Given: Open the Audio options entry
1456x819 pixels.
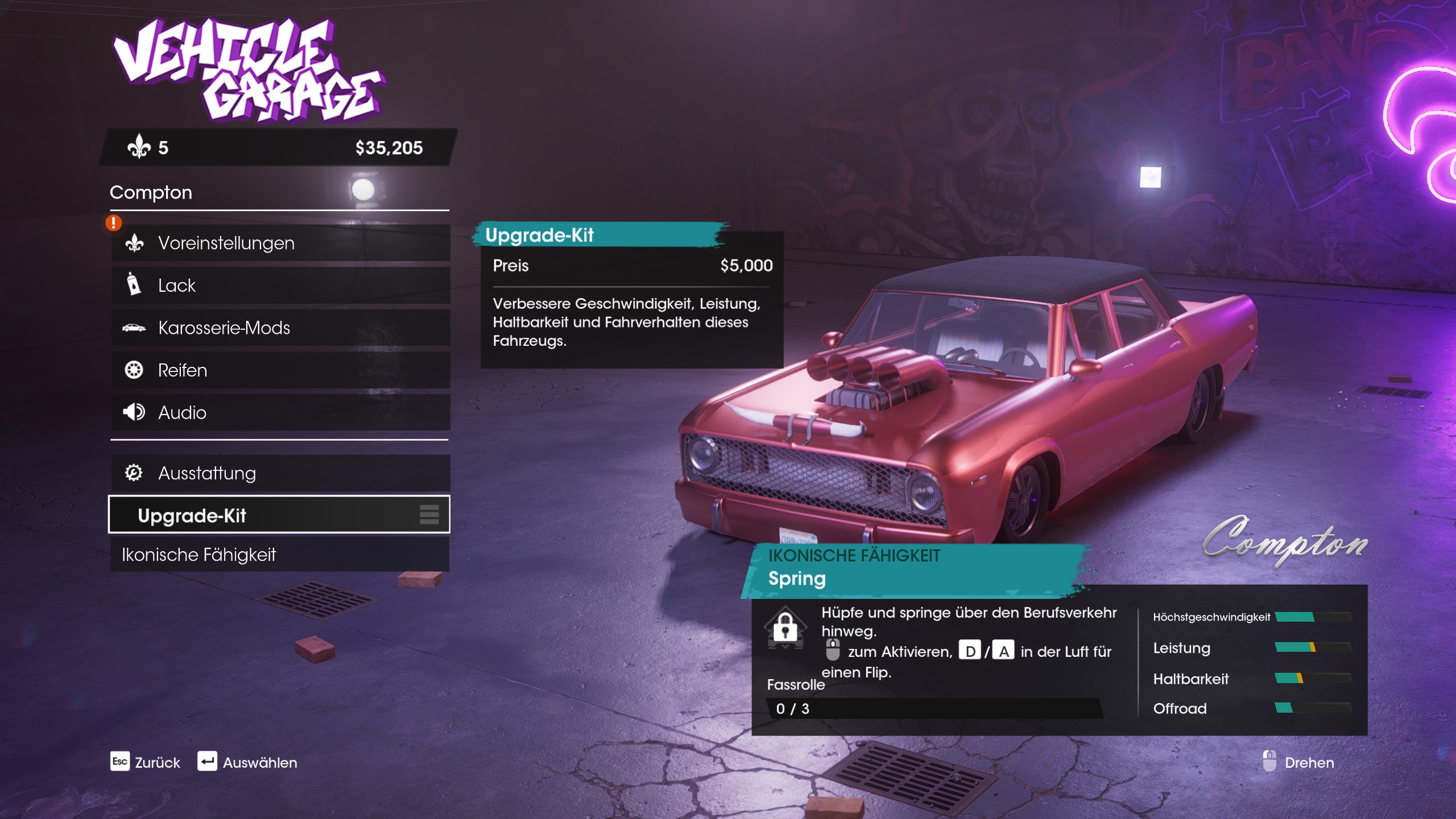Looking at the screenshot, I should coord(280,412).
